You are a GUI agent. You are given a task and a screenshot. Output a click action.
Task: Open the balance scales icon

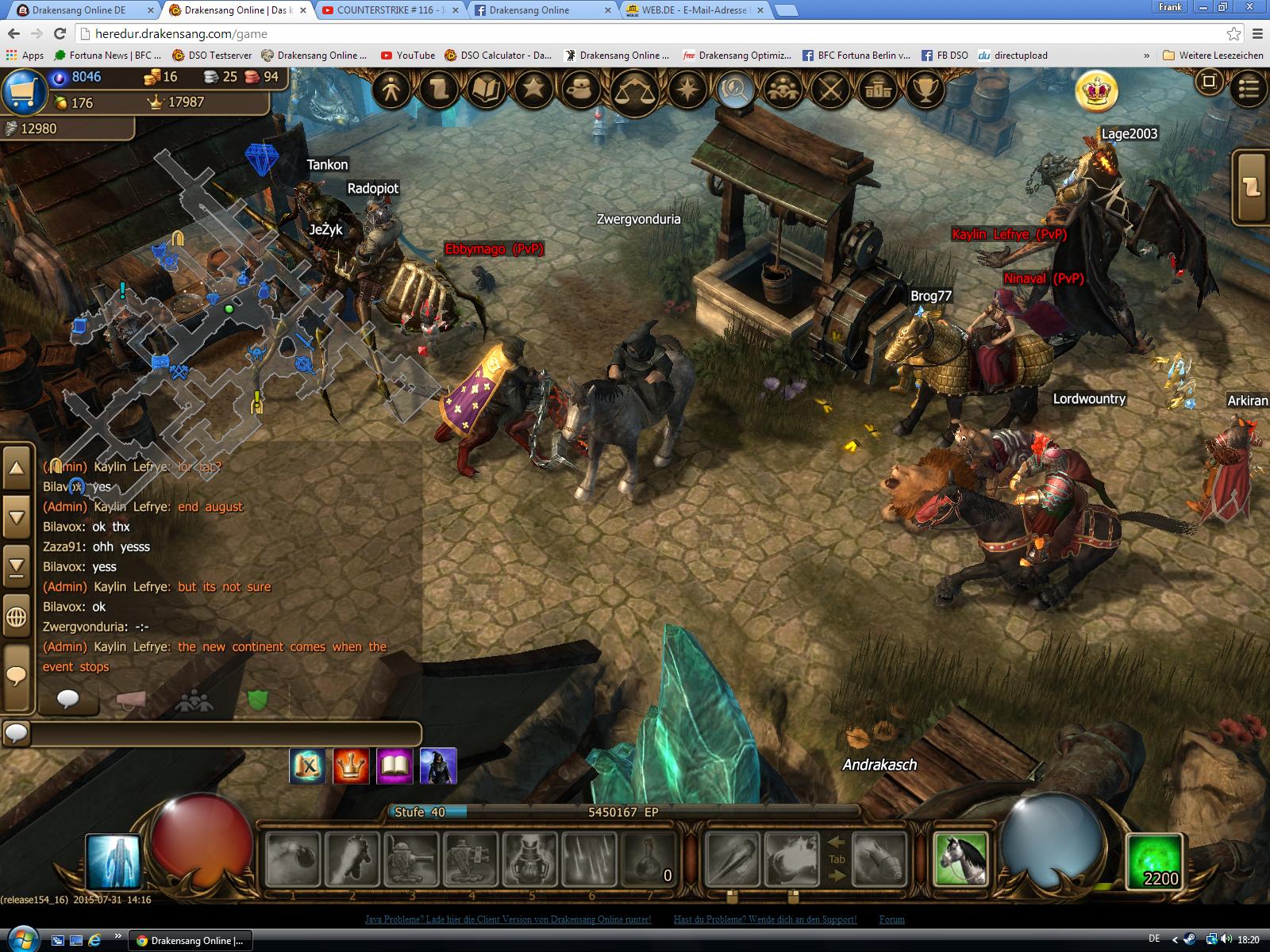coord(634,91)
